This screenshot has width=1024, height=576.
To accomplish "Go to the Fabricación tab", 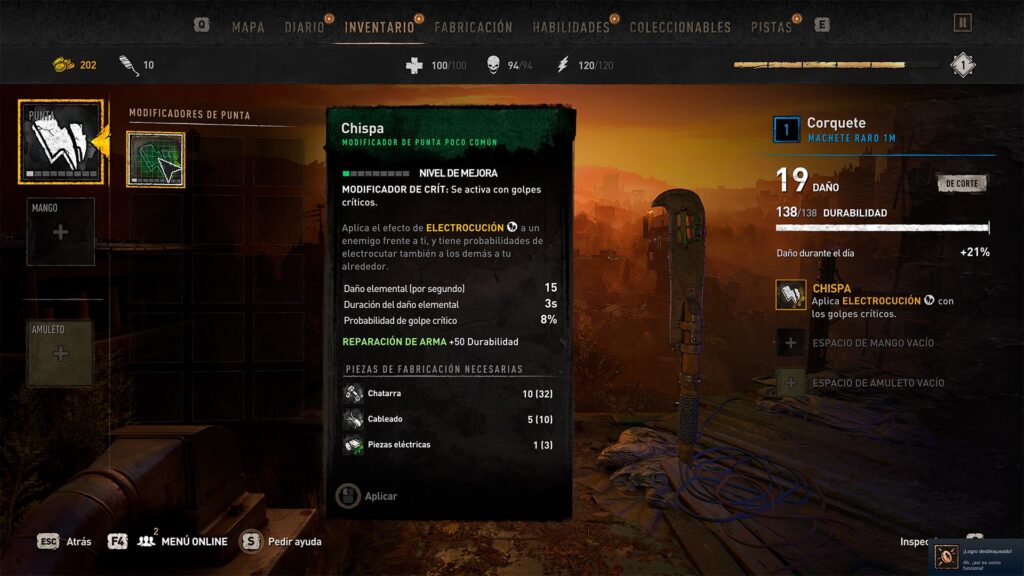I will [x=473, y=27].
